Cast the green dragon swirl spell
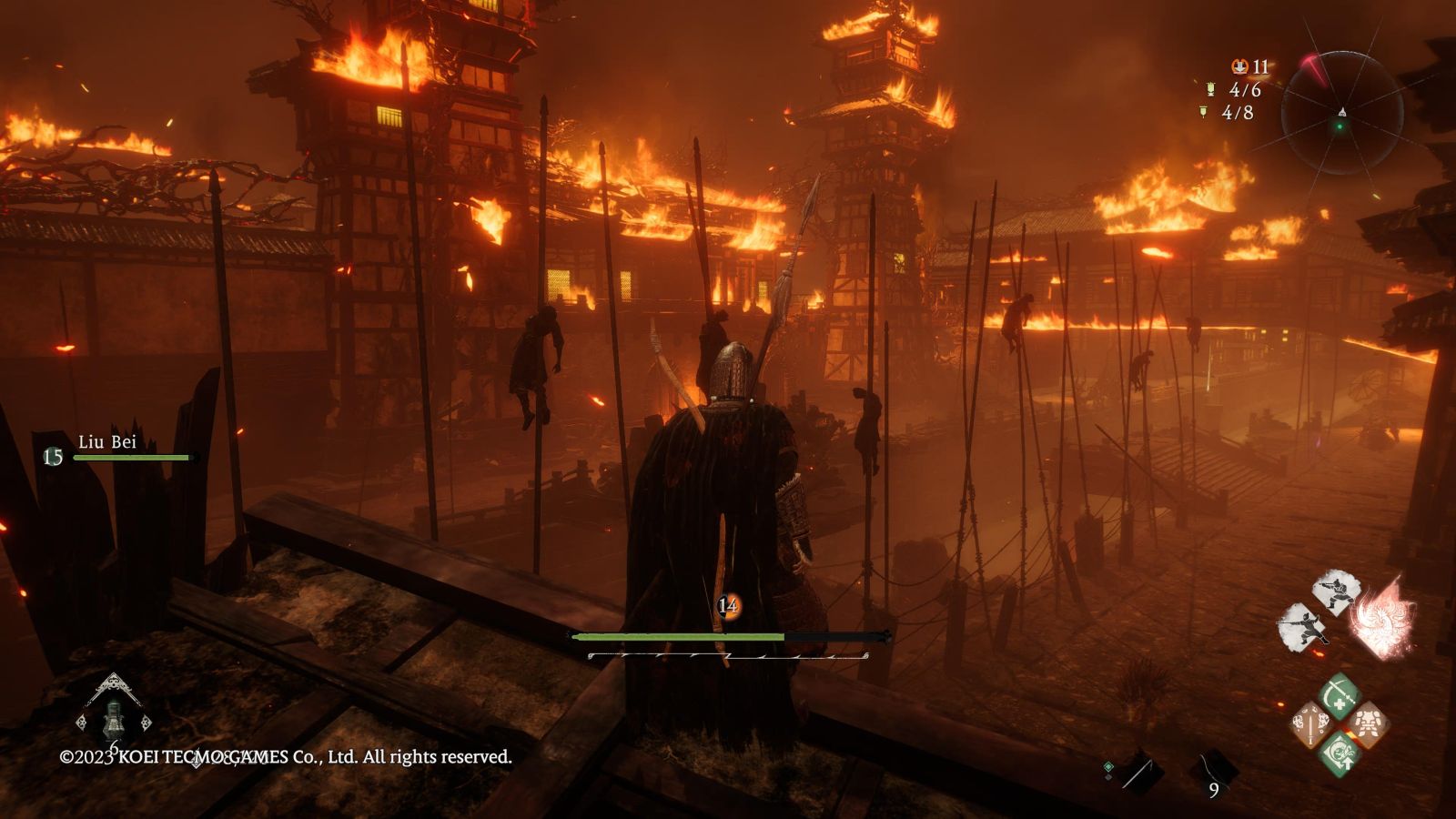 (1339, 755)
